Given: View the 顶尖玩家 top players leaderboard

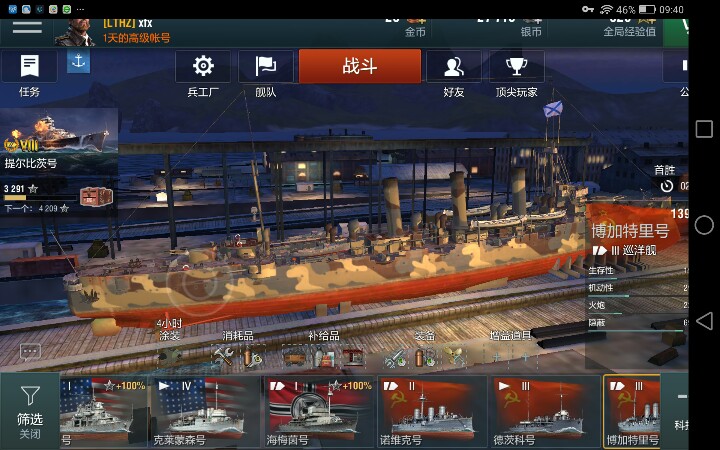Looking at the screenshot, I should (516, 74).
